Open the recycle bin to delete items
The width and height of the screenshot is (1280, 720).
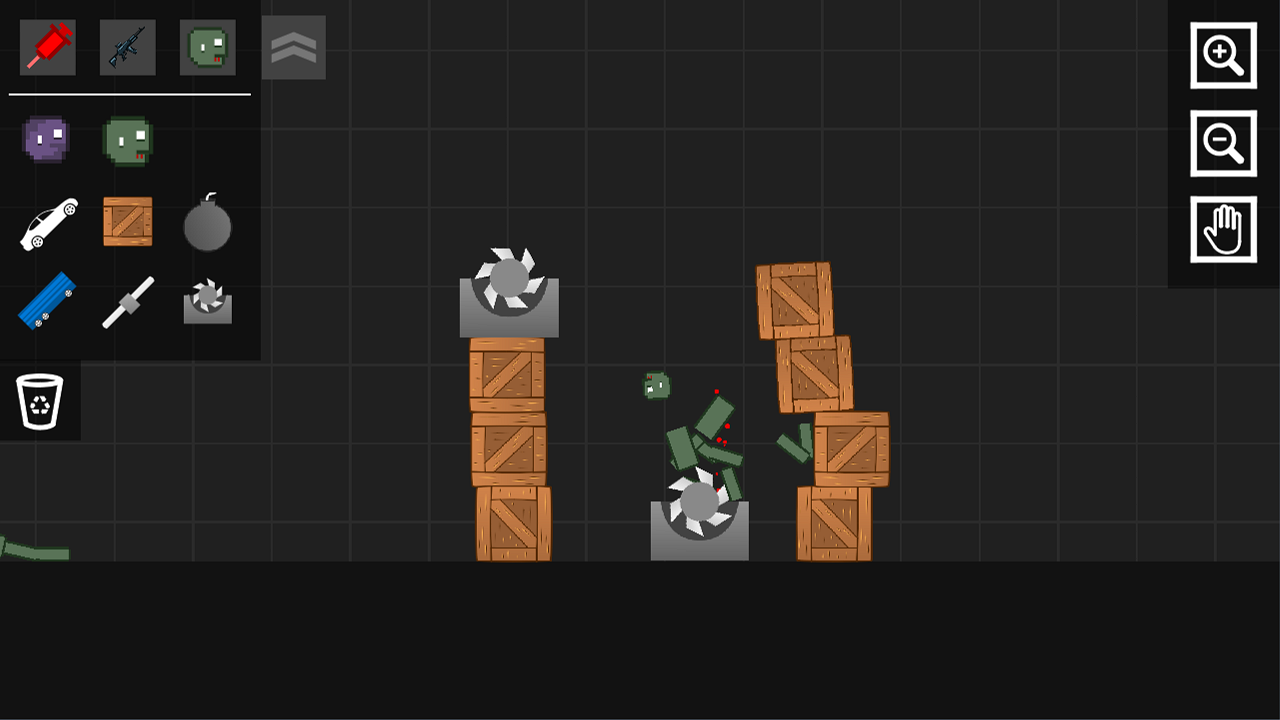point(42,400)
